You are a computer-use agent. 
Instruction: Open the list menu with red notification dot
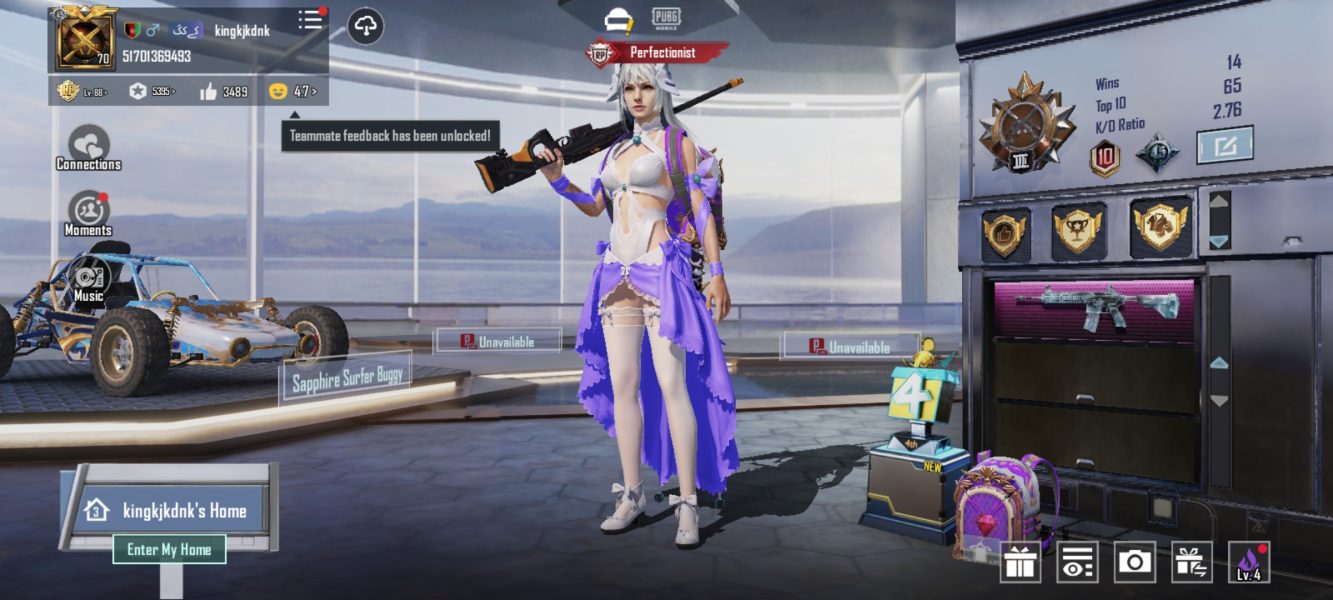click(311, 20)
